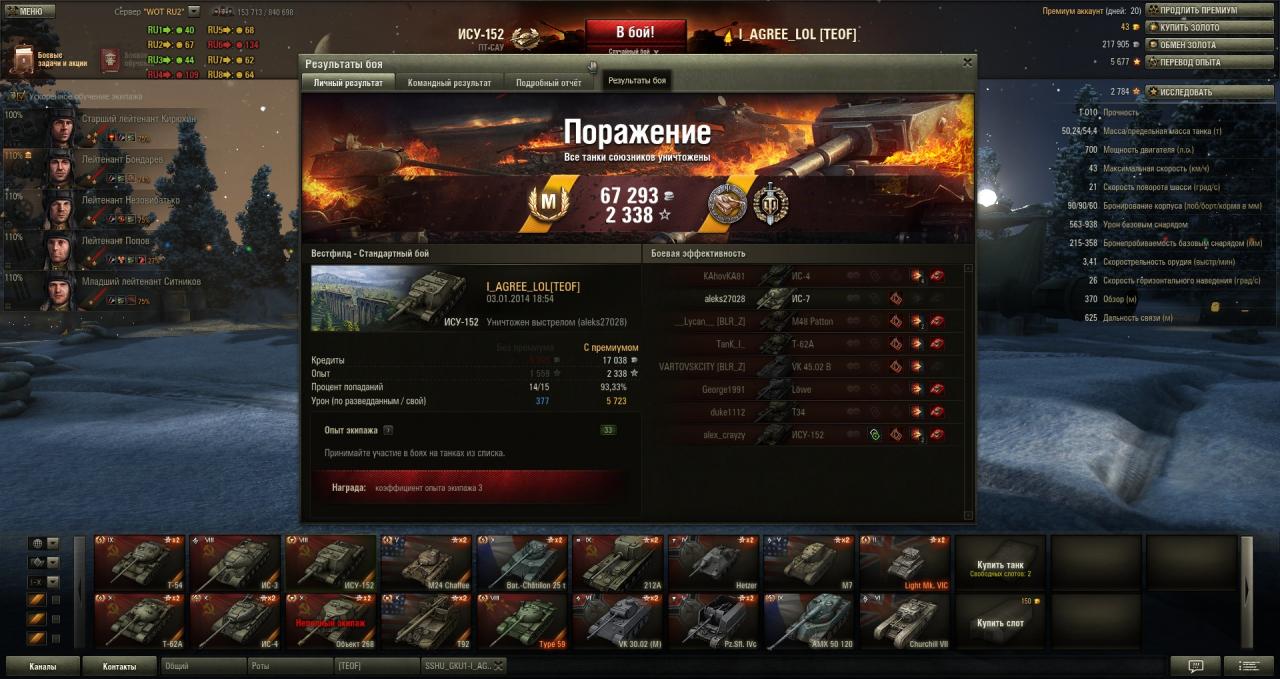Viewport: 1280px width, 679px height.
Task: Click the 'Обмен золота' button
Action: tap(1196, 44)
